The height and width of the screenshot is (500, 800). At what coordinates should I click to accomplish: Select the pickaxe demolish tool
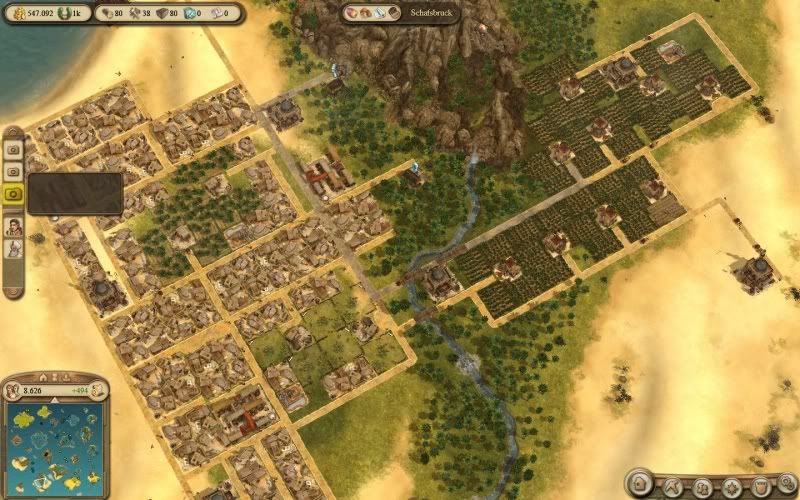[x=673, y=487]
